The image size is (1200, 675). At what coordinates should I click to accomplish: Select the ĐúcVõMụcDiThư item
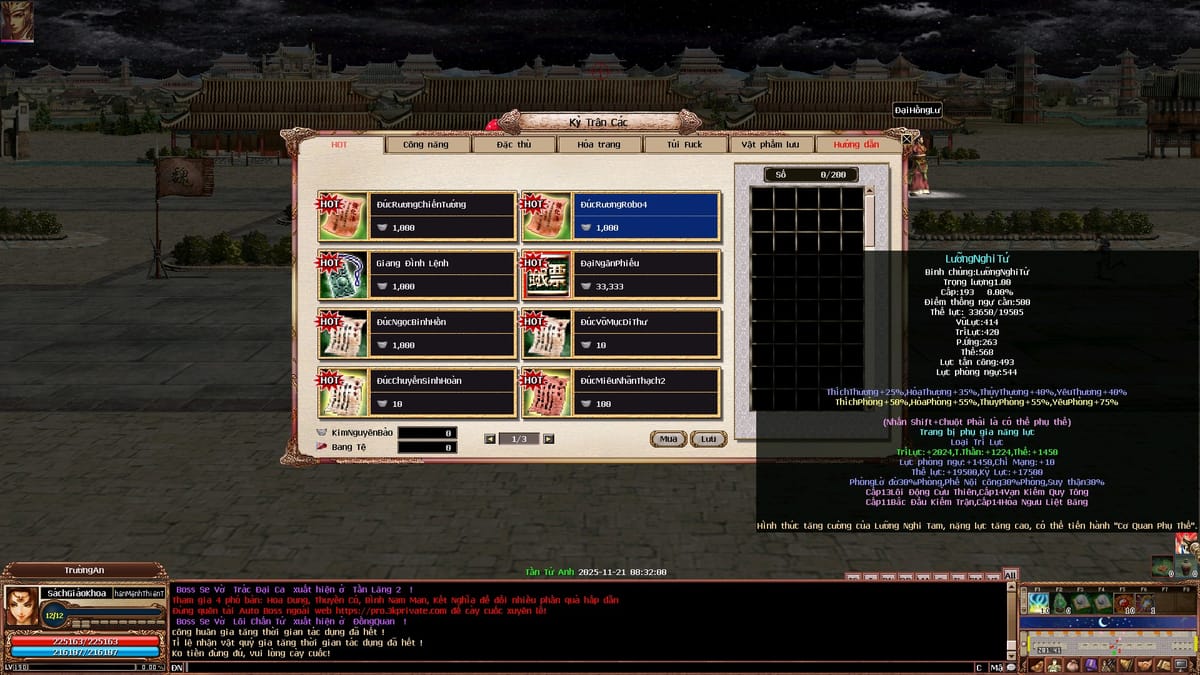click(621, 334)
